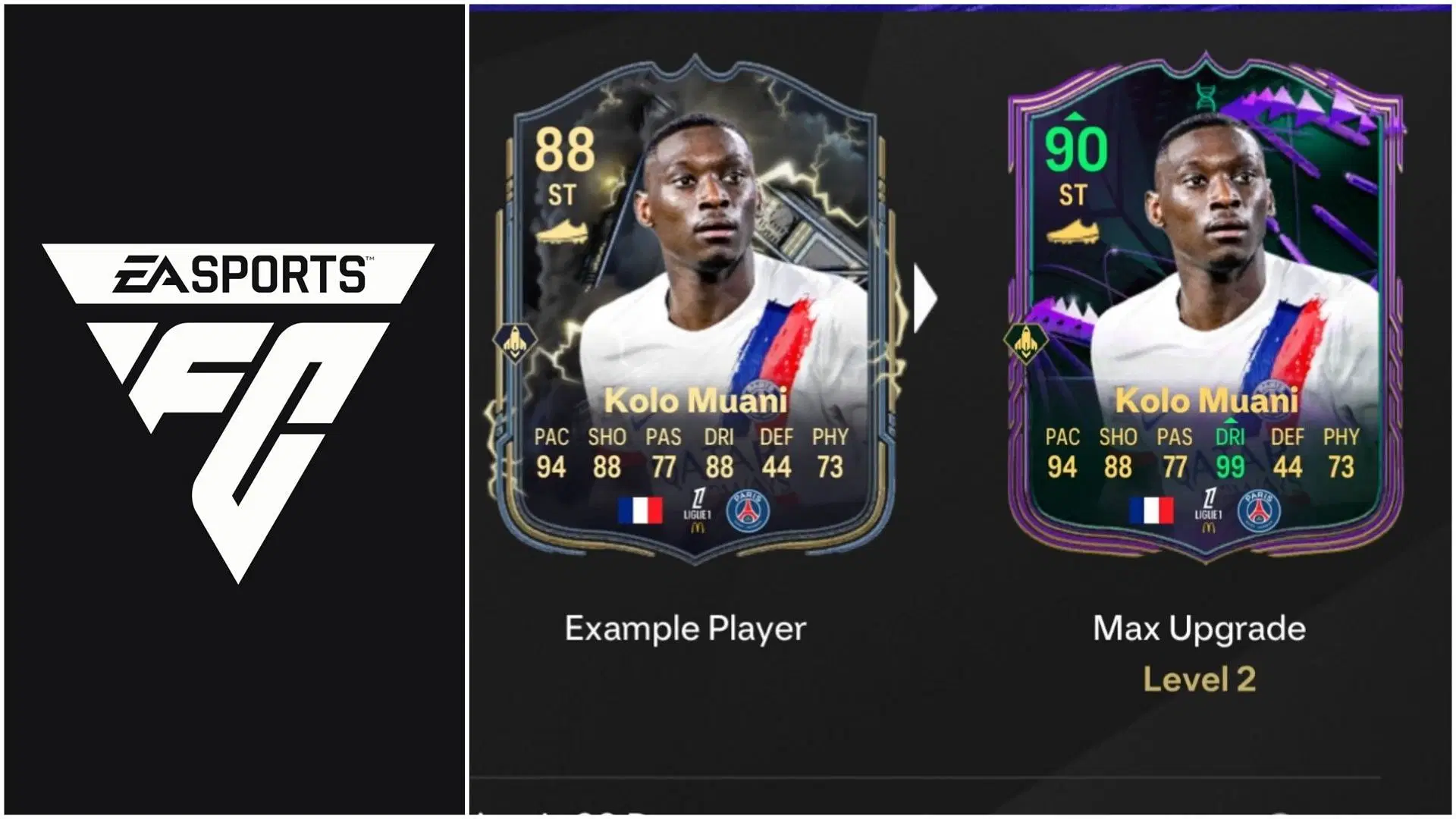Click the Evolution rocket badge on the right card
This screenshot has width=1456, height=819.
click(1028, 343)
